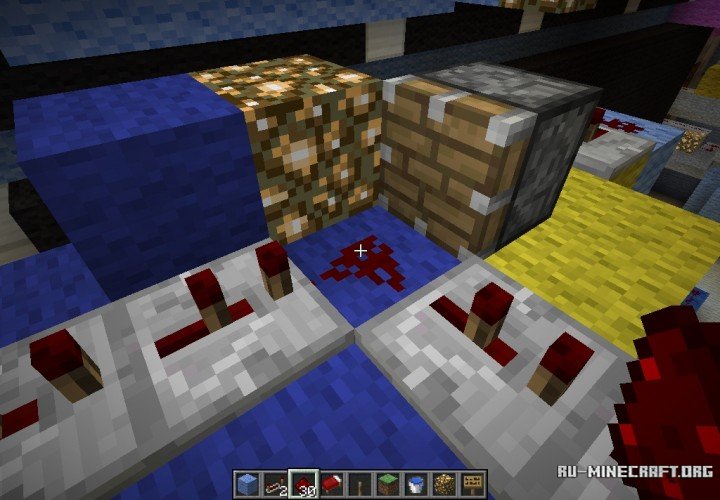Pick the red bed hotbar slot

[x=331, y=483]
